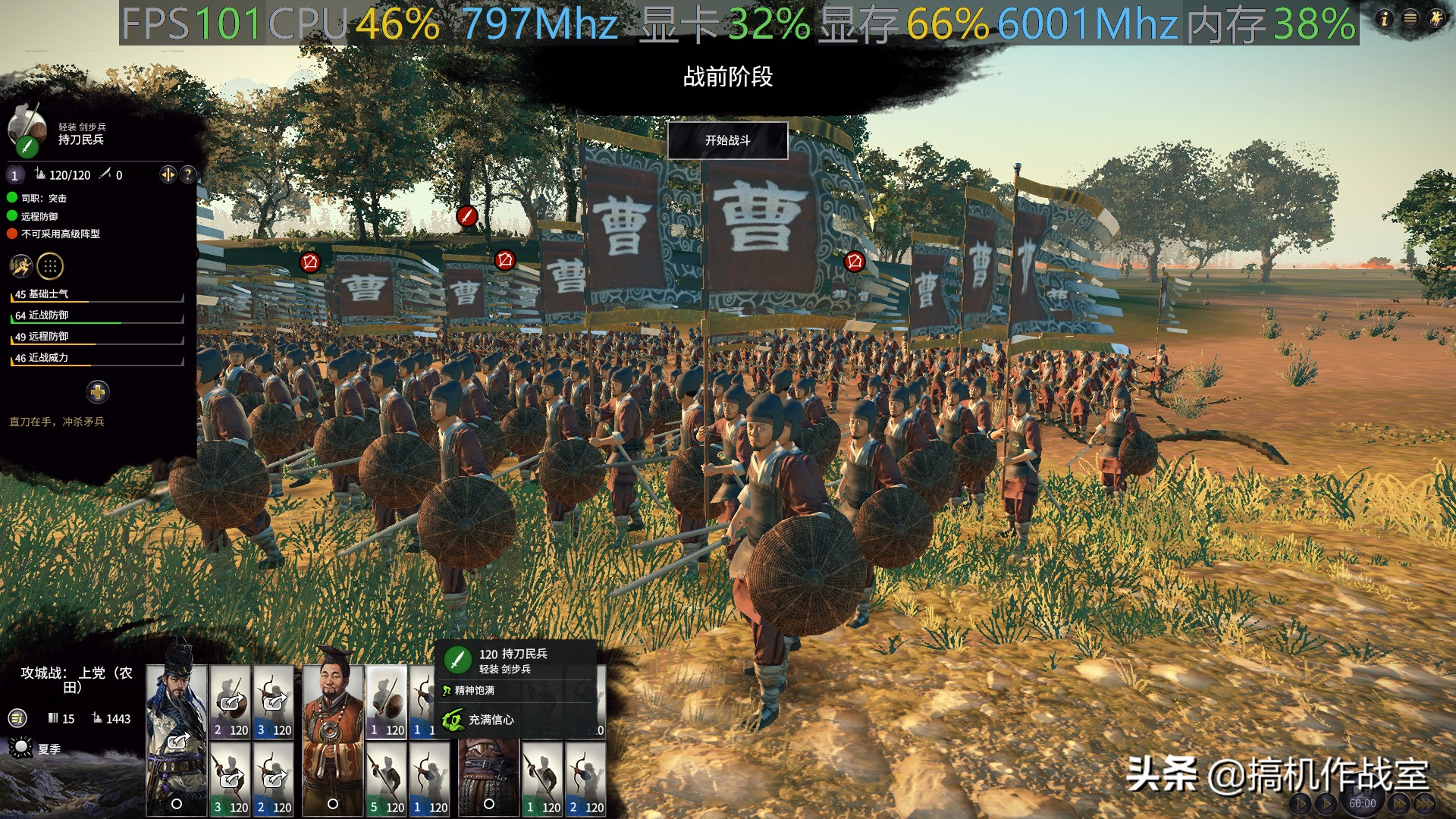The image size is (1456, 819).
Task: Toggle the group circle under the first general's portrait
Action: [x=177, y=805]
